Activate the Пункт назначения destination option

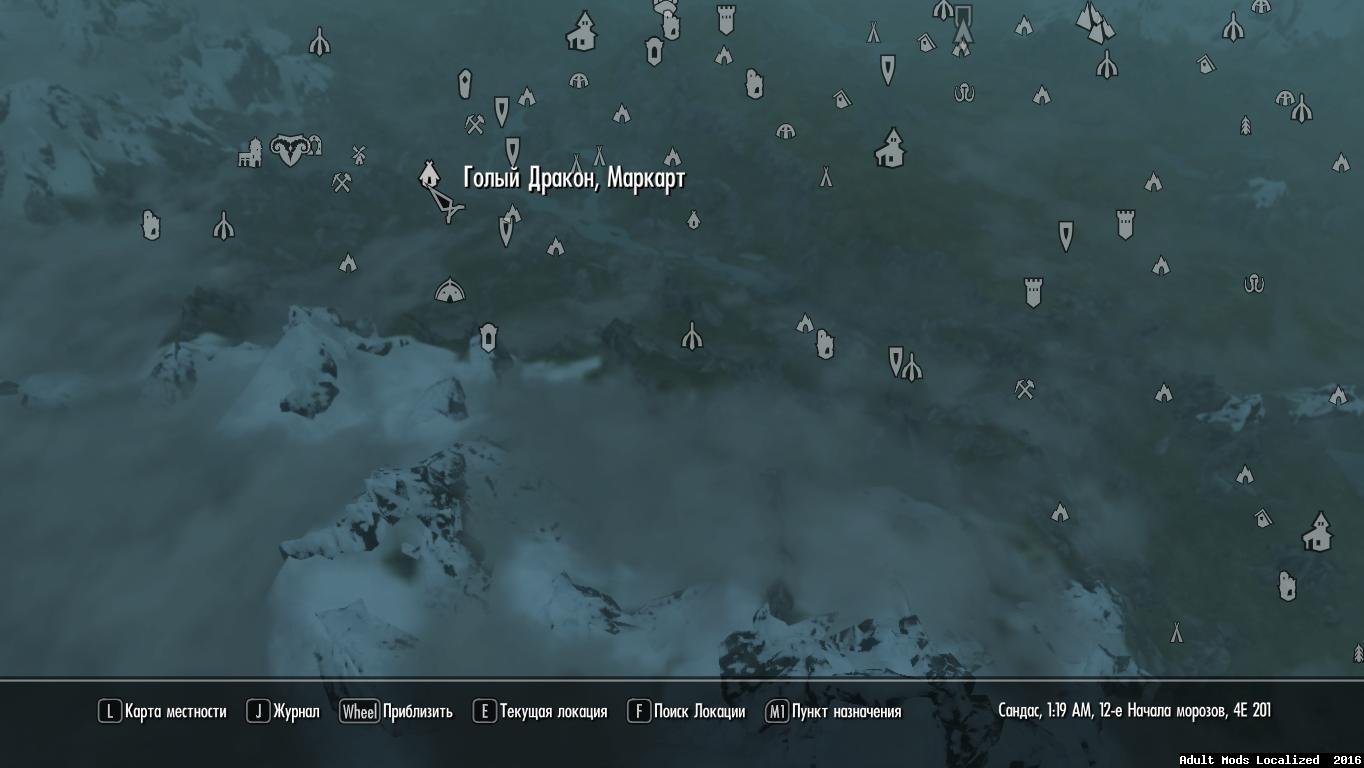click(x=833, y=712)
